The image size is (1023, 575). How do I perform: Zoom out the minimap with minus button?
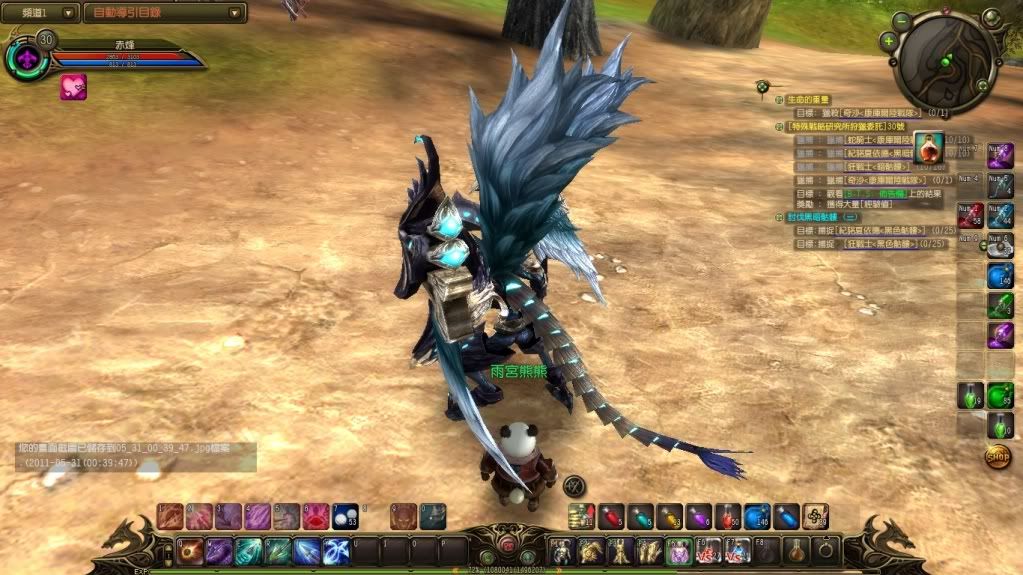(x=902, y=20)
